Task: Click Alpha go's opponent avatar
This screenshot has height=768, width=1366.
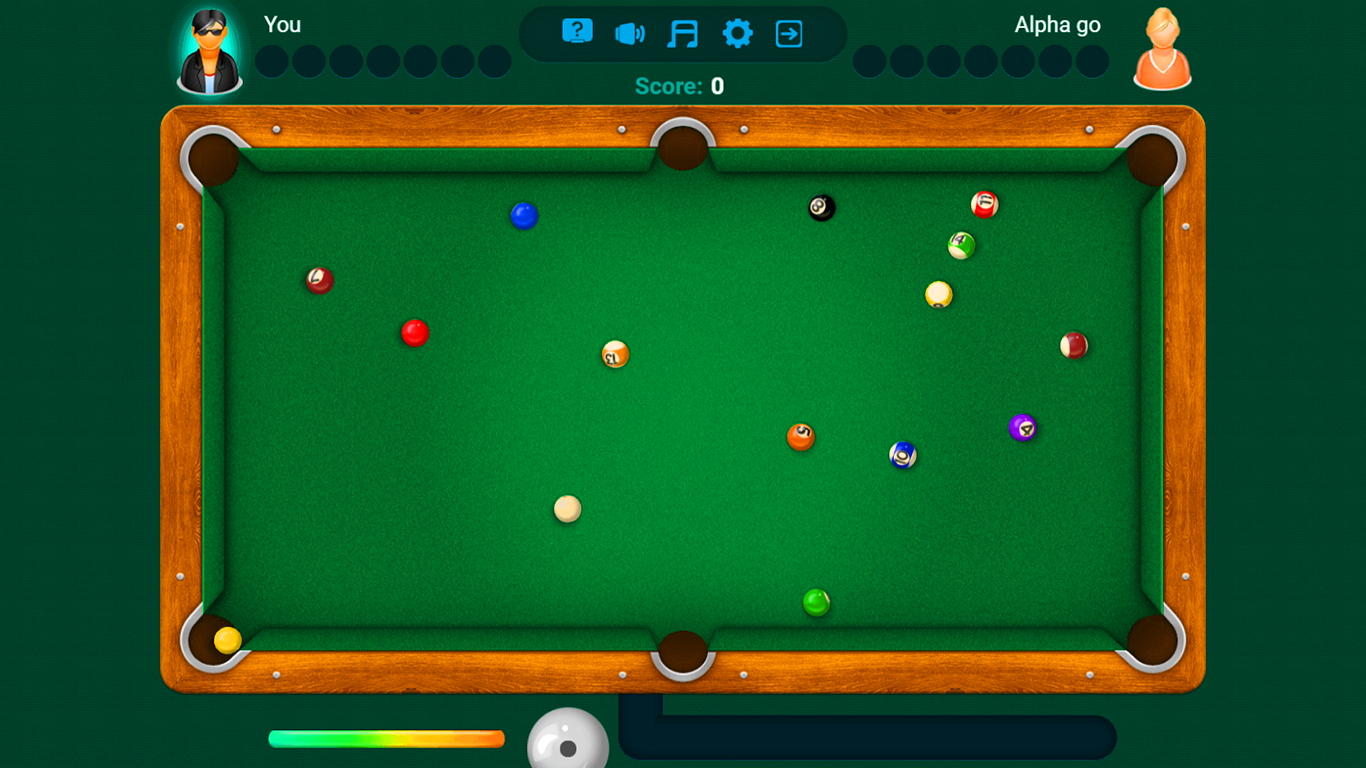Action: (1161, 50)
